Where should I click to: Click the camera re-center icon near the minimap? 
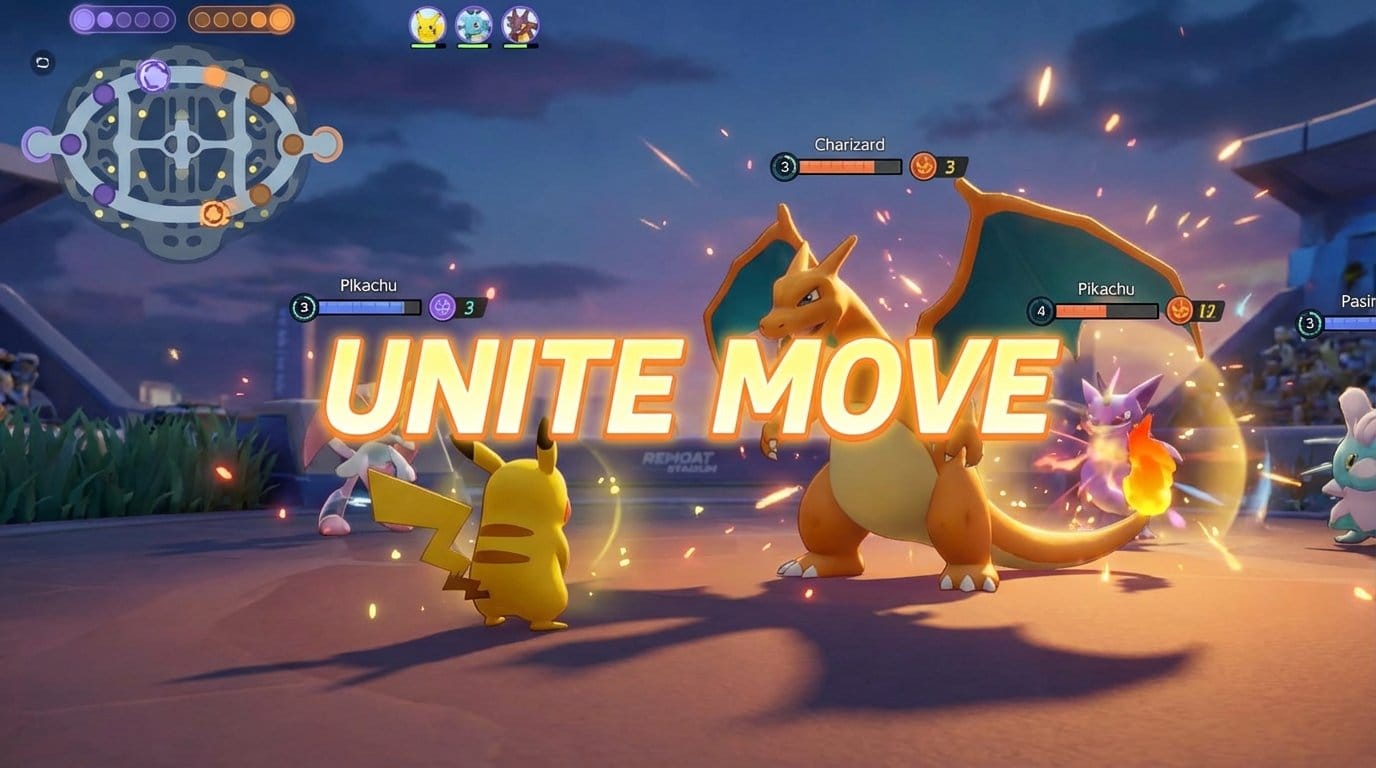coord(41,62)
